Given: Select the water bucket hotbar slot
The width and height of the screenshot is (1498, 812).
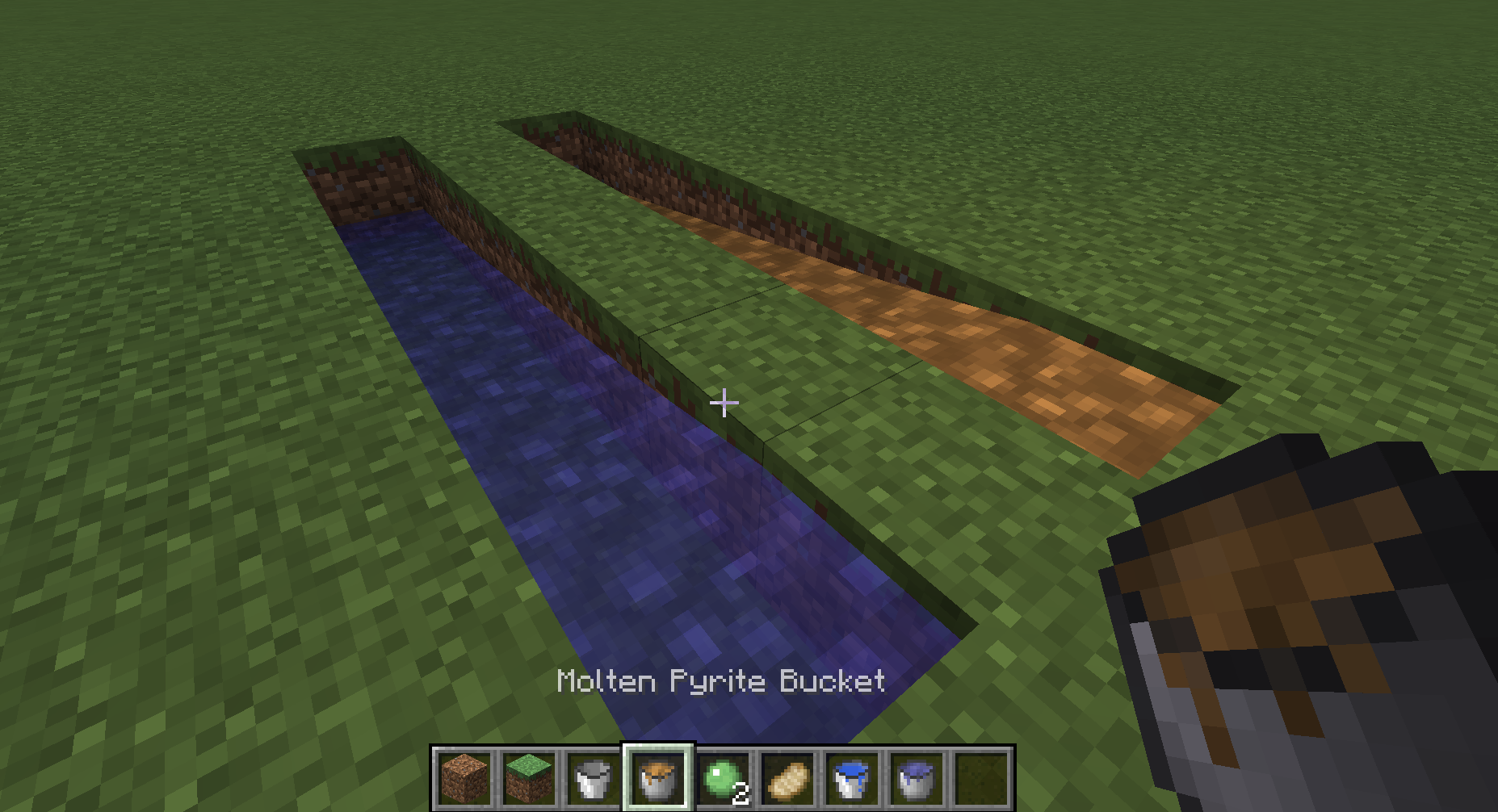Looking at the screenshot, I should point(852,777).
